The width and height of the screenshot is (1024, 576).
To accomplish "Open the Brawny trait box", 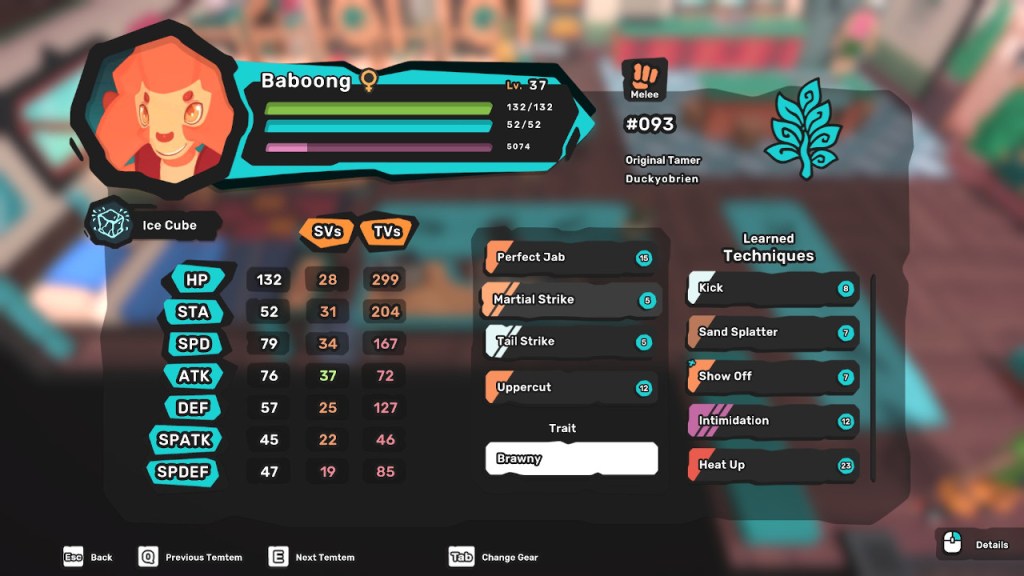I will (x=571, y=459).
